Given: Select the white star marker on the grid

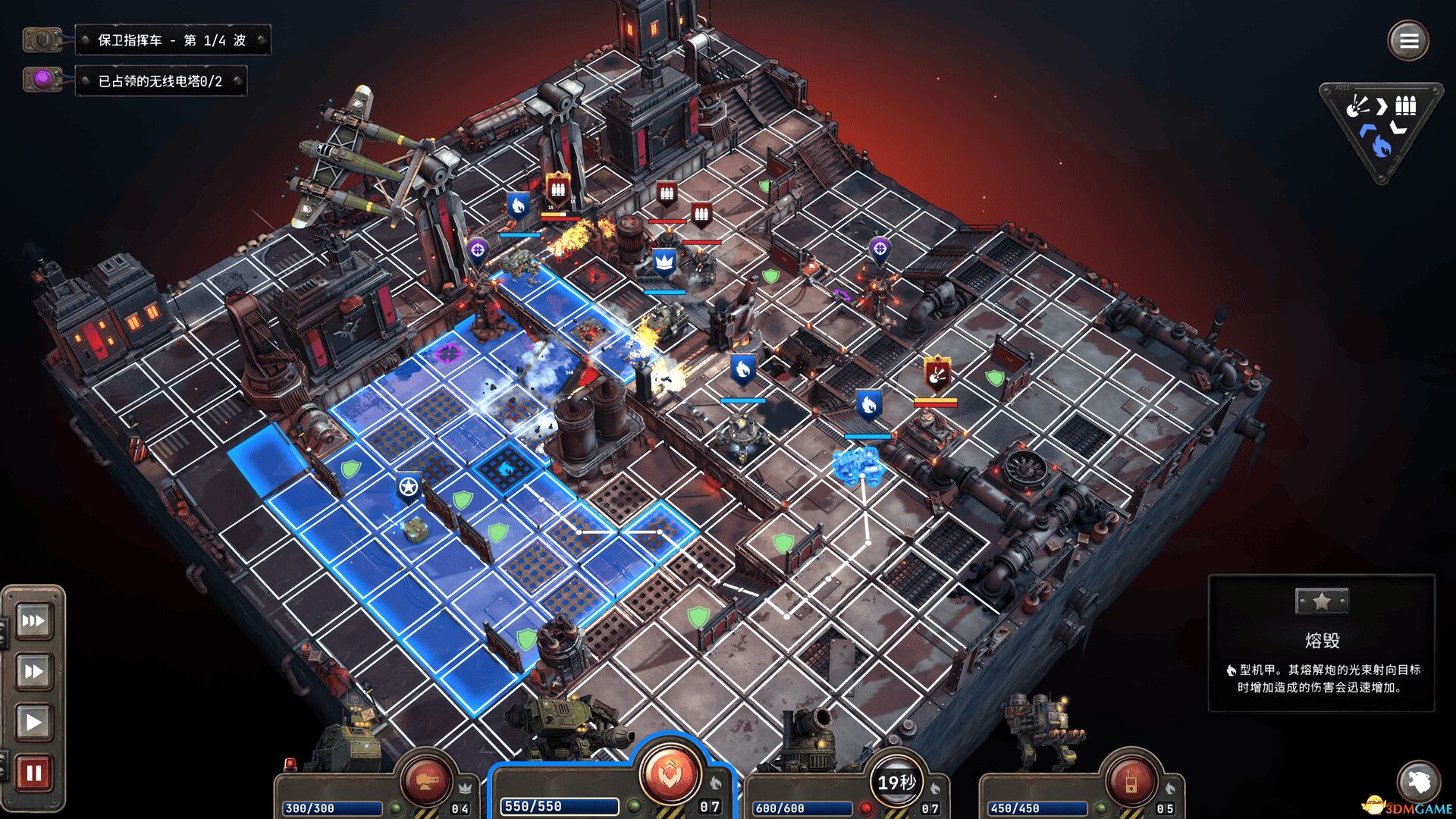Looking at the screenshot, I should (x=409, y=486).
